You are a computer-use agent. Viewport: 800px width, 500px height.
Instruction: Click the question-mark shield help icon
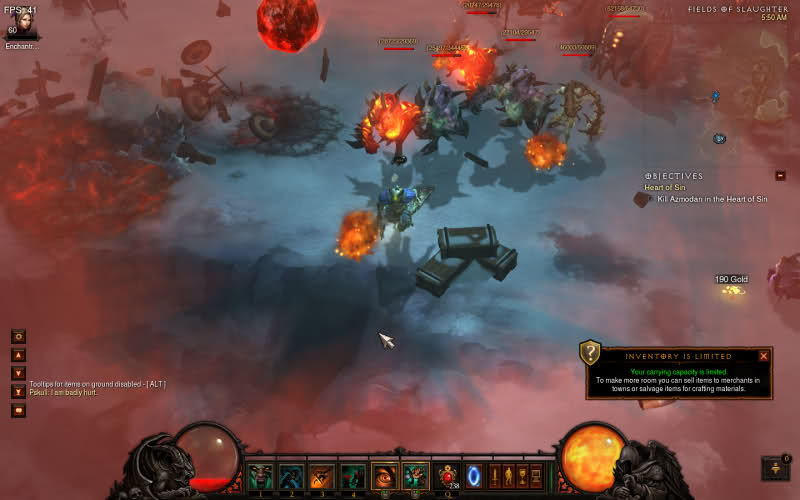[590, 353]
